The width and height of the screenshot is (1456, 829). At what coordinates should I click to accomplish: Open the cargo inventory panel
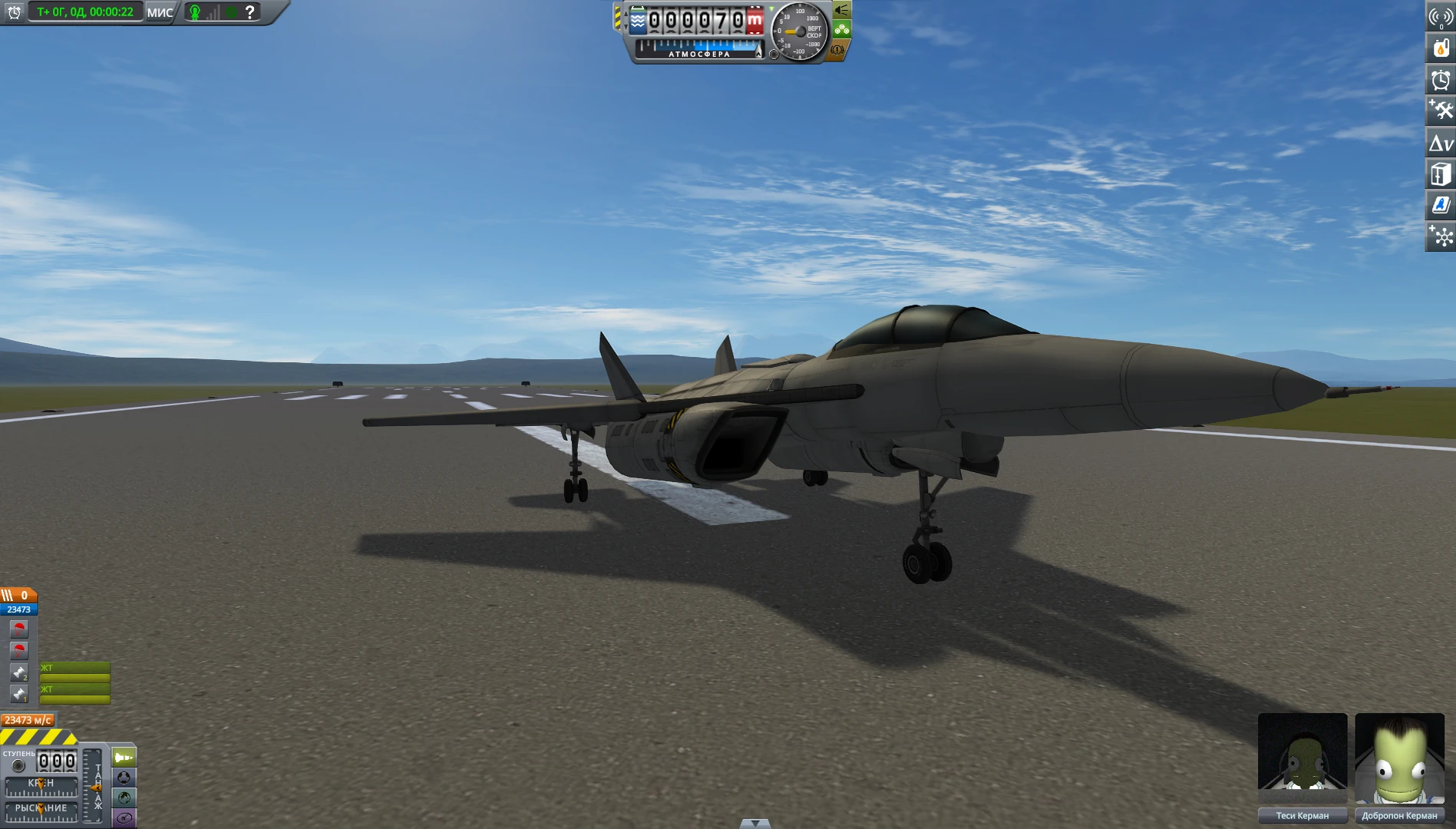(1441, 174)
